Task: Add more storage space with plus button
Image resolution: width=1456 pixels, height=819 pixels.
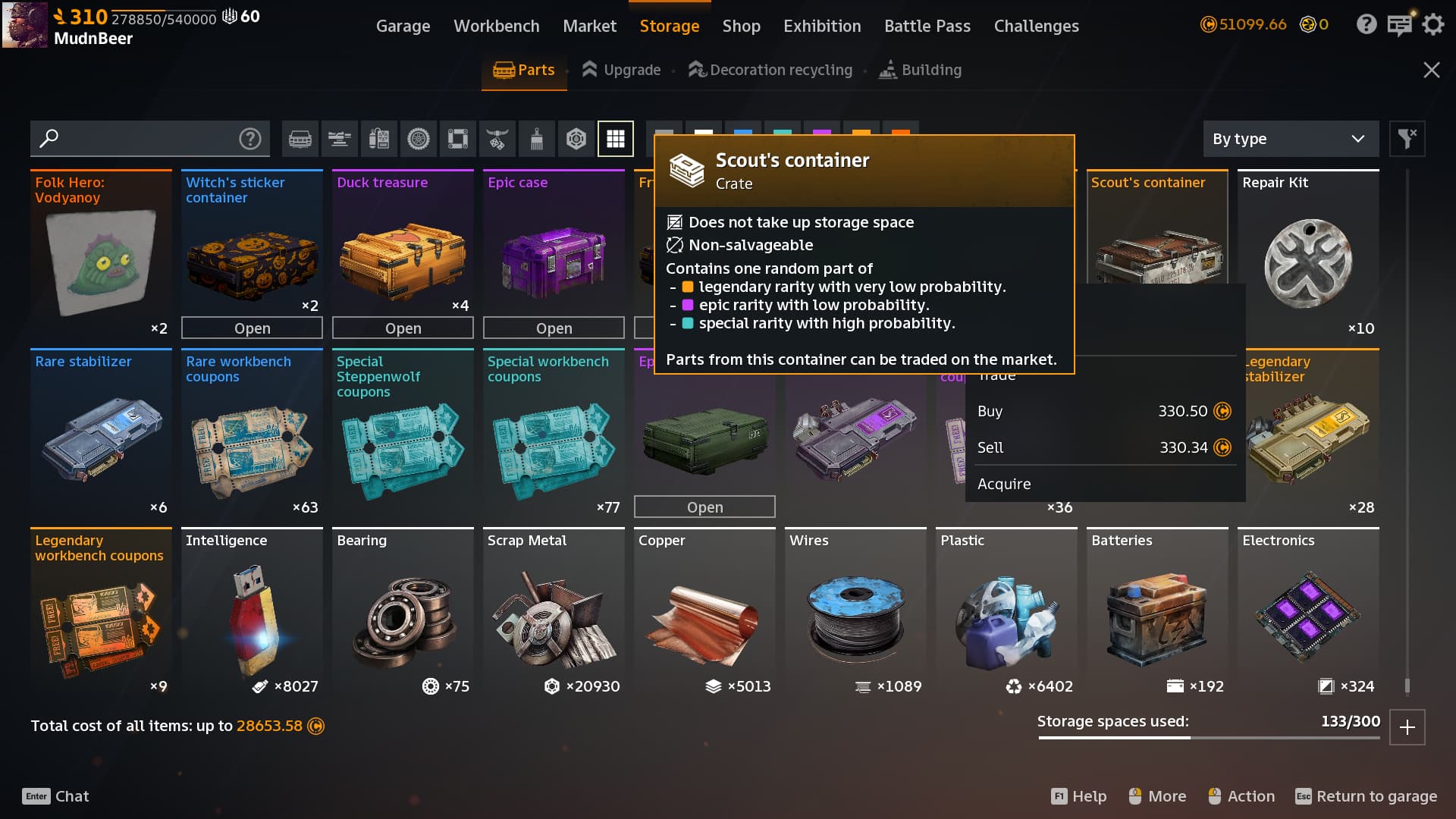Action: (1407, 727)
